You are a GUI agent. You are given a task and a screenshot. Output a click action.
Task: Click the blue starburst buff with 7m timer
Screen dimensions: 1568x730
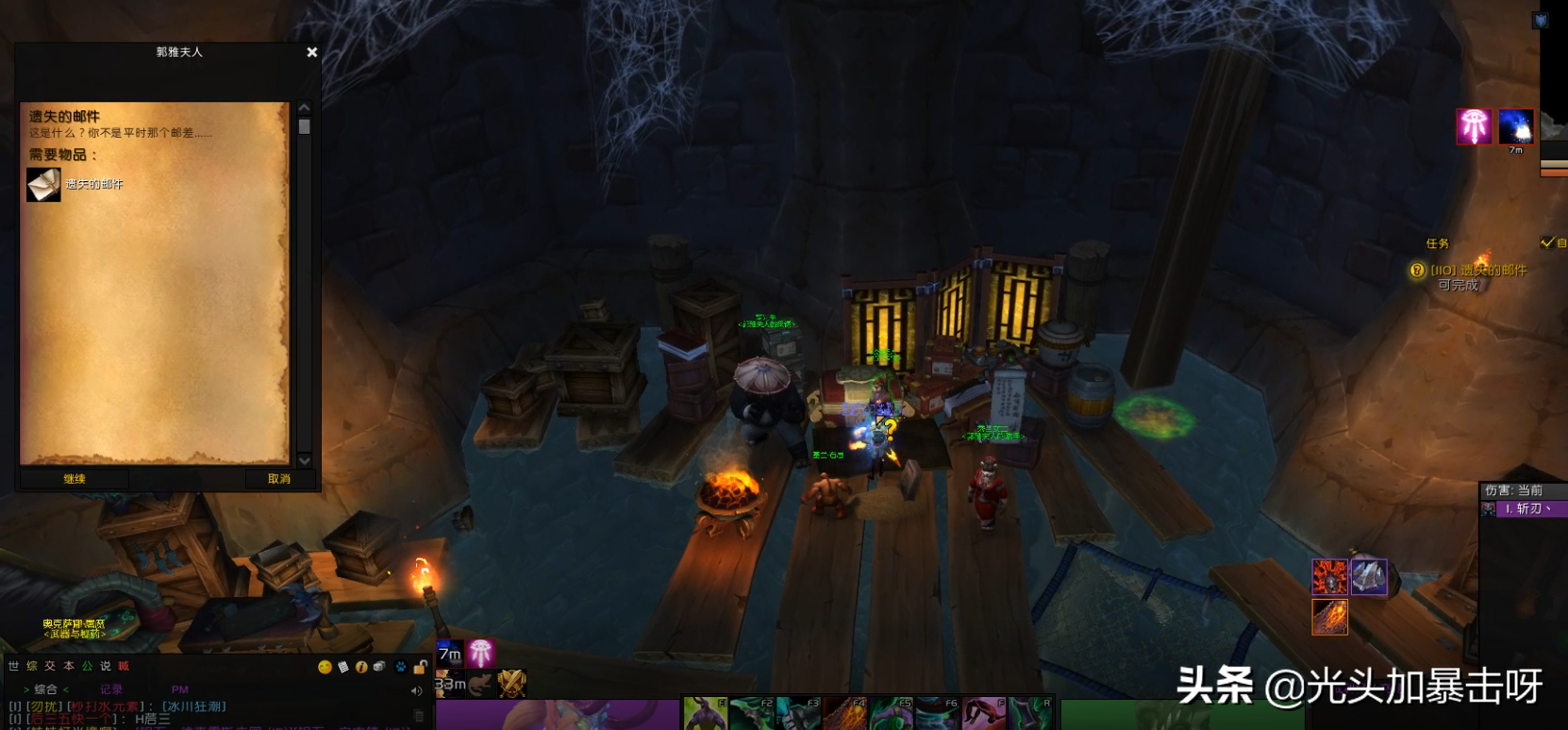pyautogui.click(x=1515, y=126)
